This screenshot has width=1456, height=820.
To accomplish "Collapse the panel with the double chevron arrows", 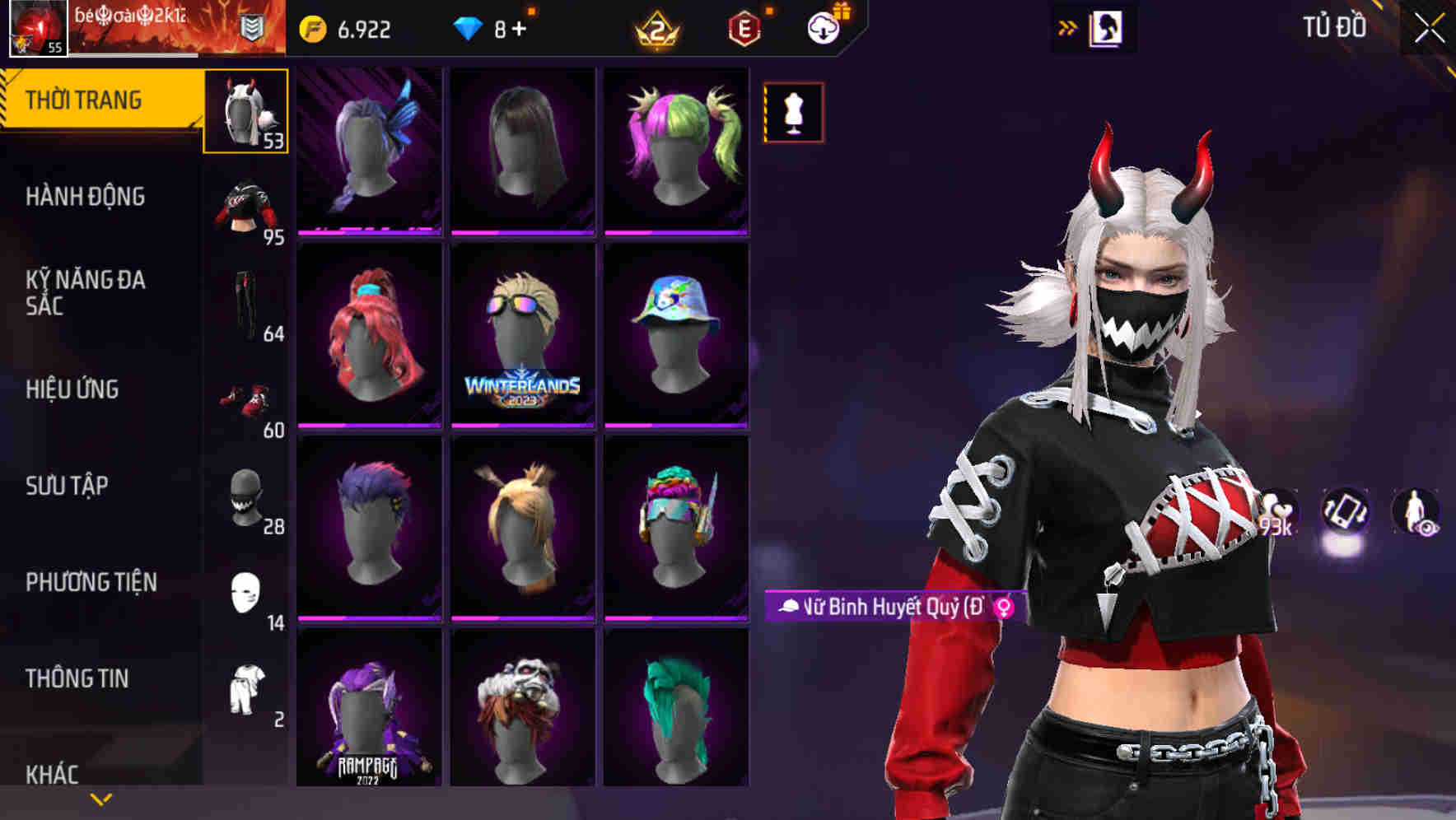I will 1066,27.
